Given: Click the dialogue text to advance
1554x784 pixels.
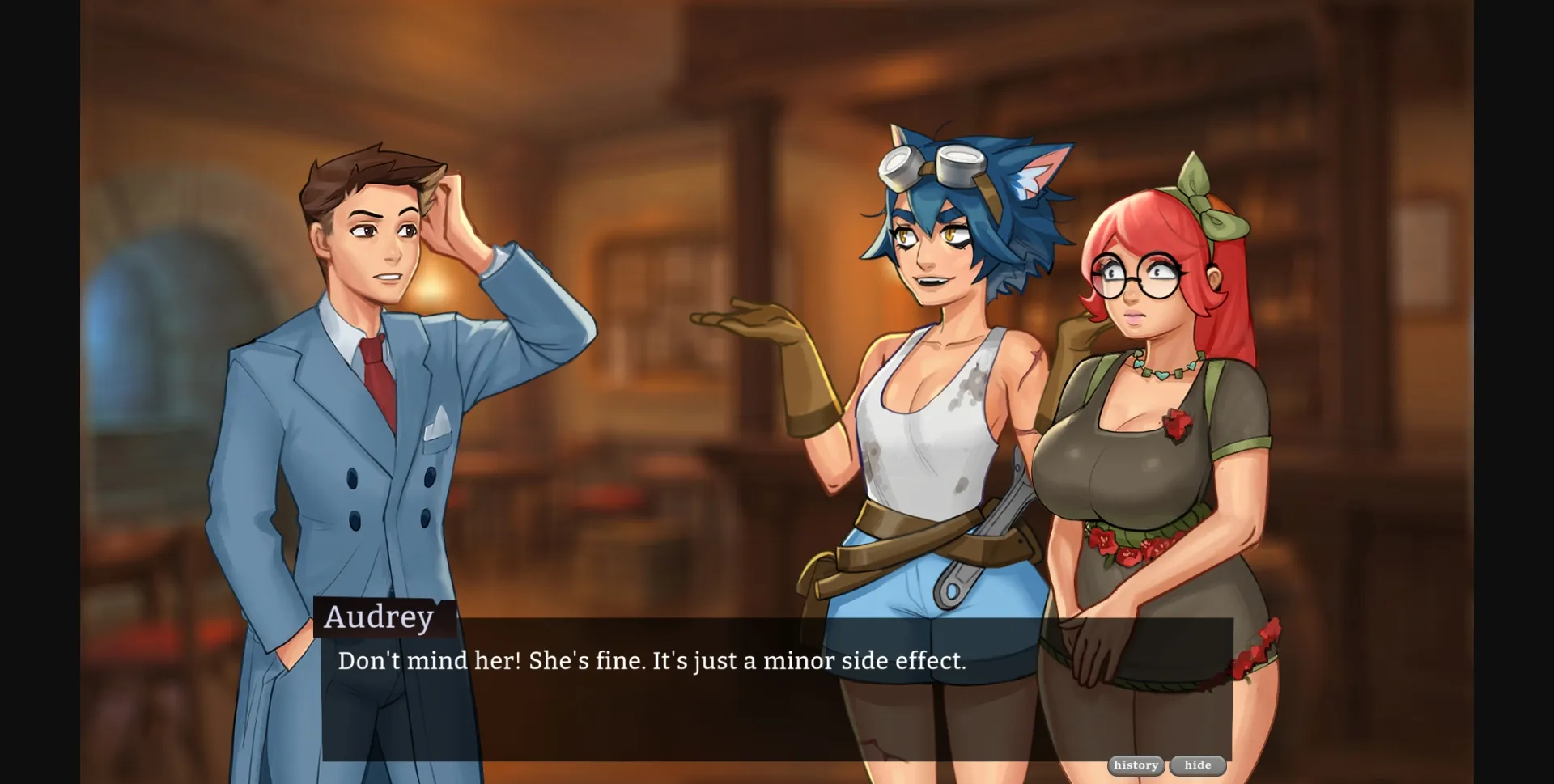Looking at the screenshot, I should coord(652,661).
